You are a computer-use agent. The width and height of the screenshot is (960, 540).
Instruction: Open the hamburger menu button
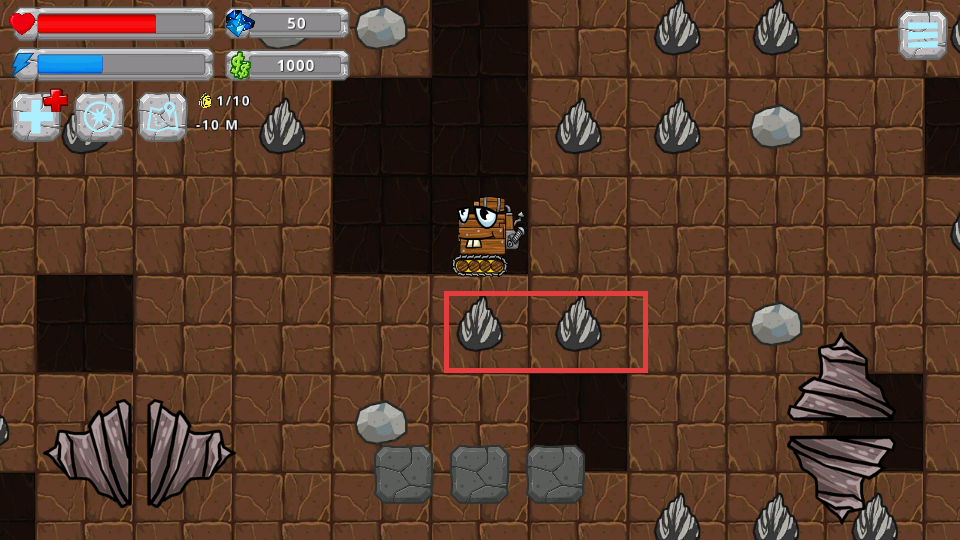(x=922, y=35)
